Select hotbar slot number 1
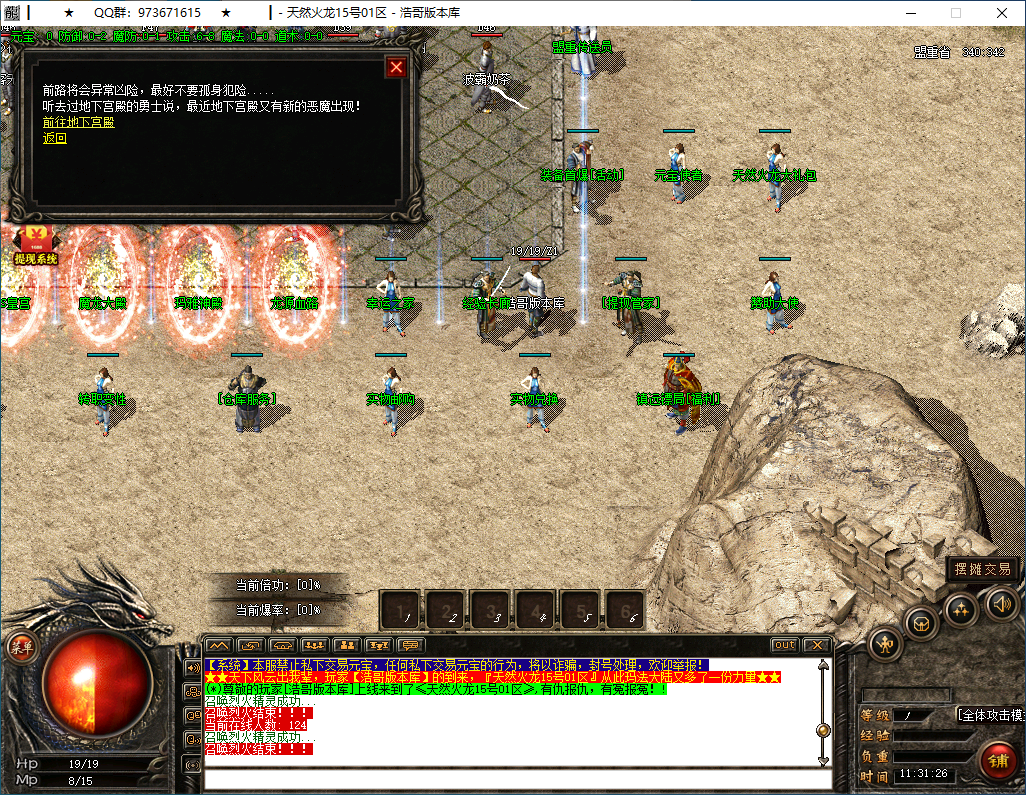 pyautogui.click(x=401, y=608)
